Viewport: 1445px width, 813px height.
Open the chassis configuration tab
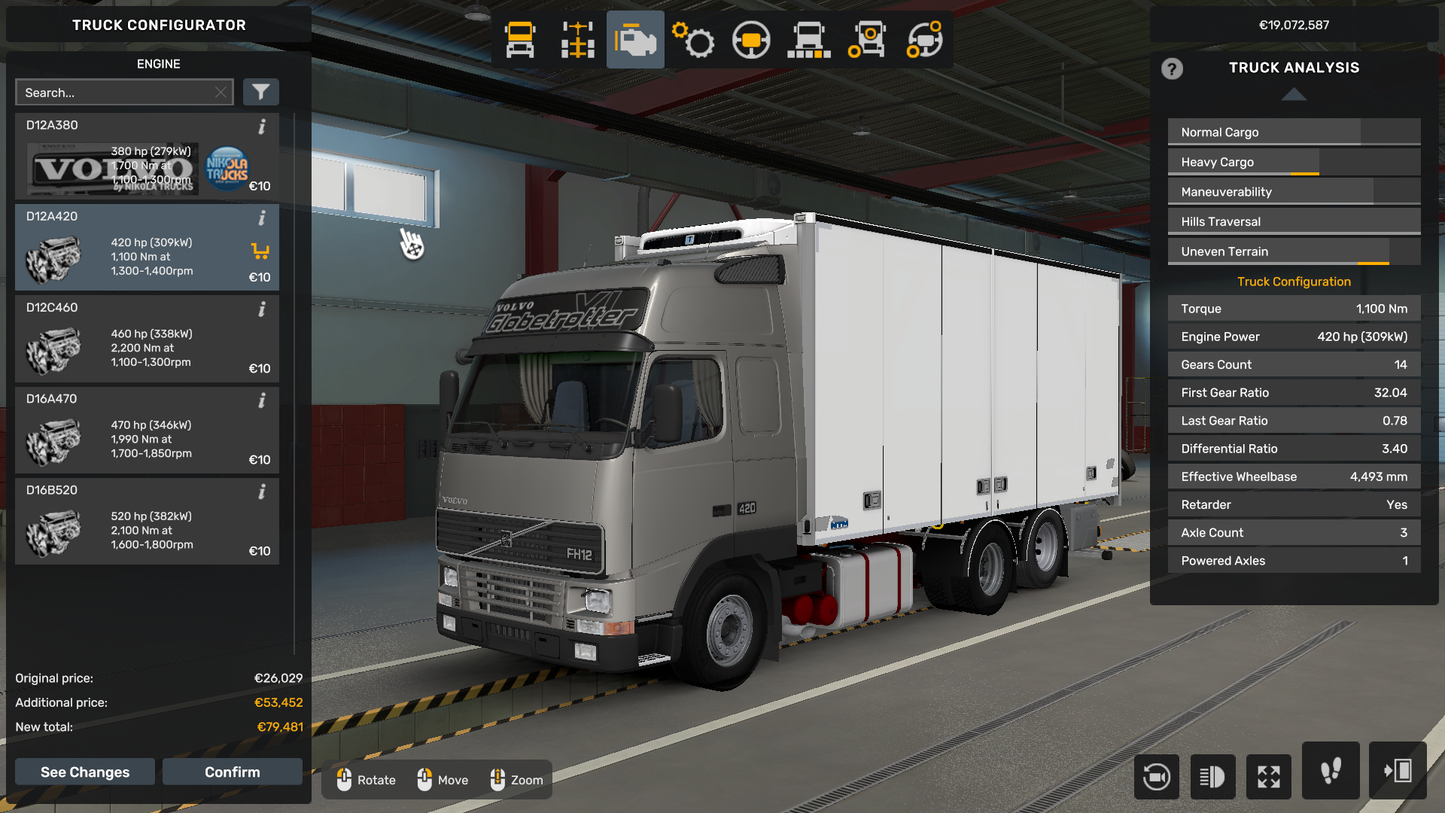[577, 40]
